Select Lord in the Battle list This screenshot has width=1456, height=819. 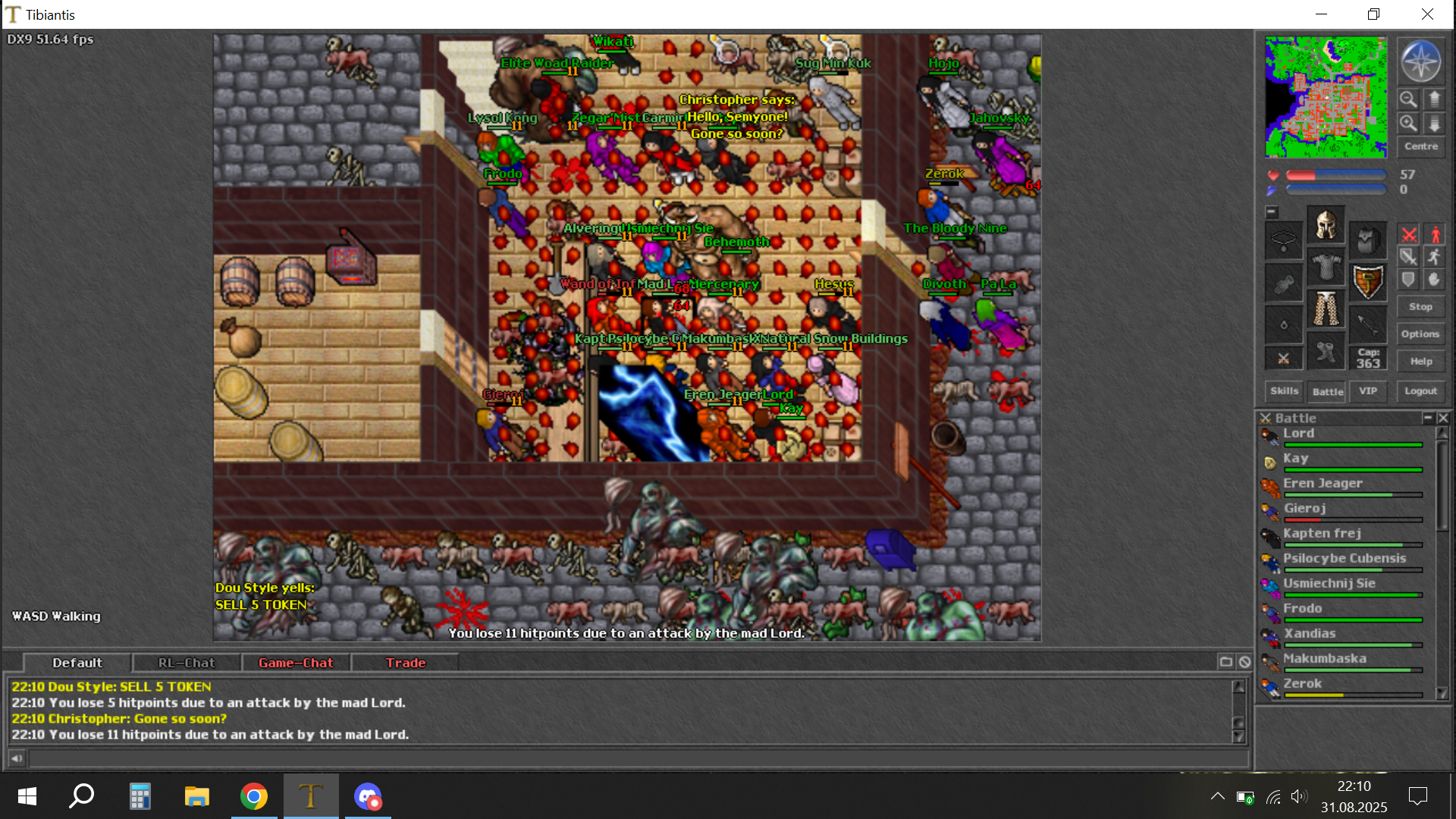point(1299,433)
